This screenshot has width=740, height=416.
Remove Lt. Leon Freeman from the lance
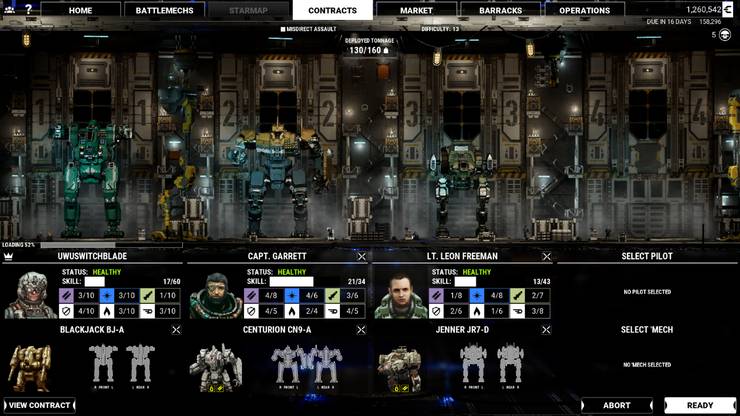coord(546,256)
